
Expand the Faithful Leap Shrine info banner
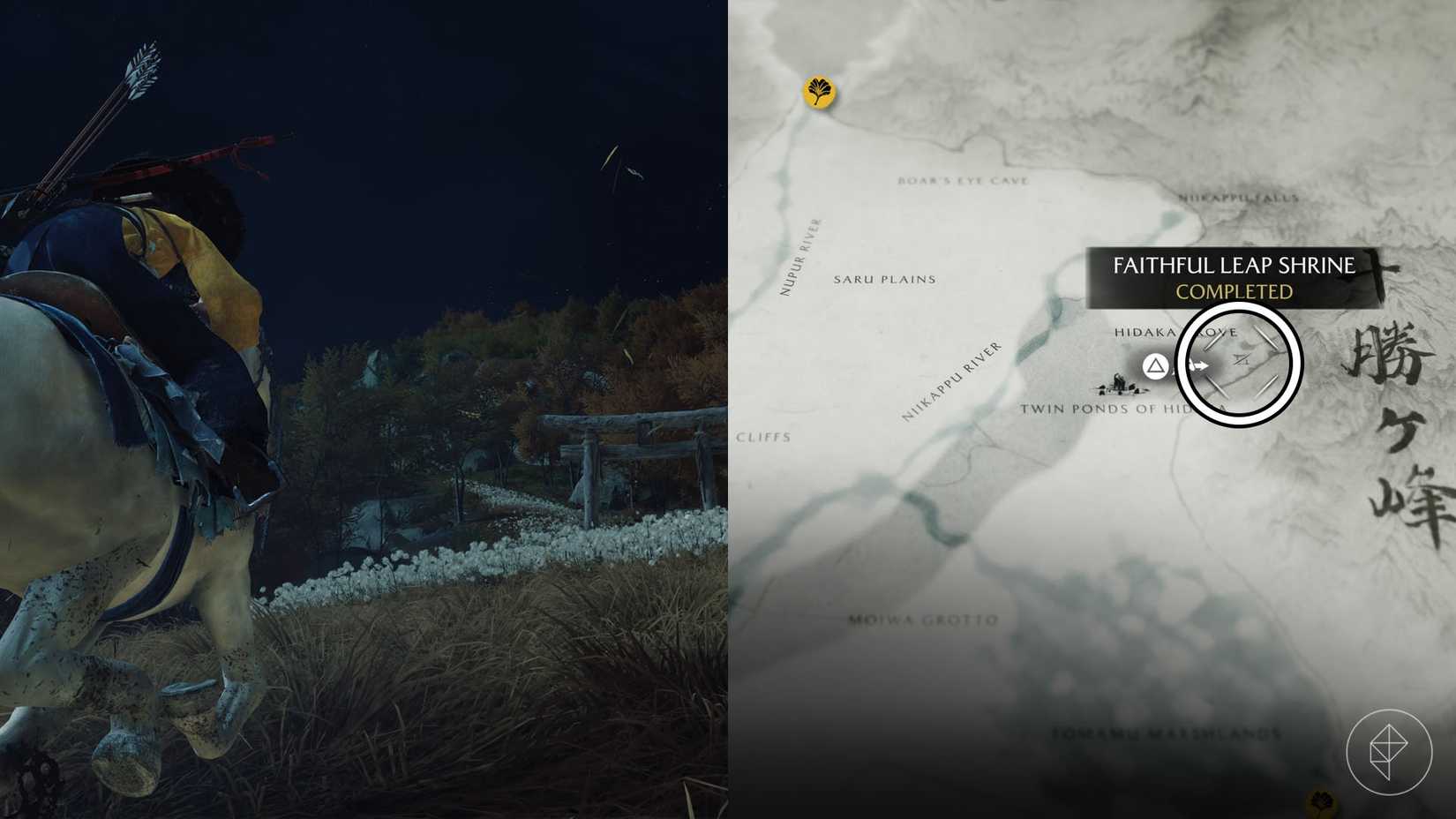point(1234,265)
